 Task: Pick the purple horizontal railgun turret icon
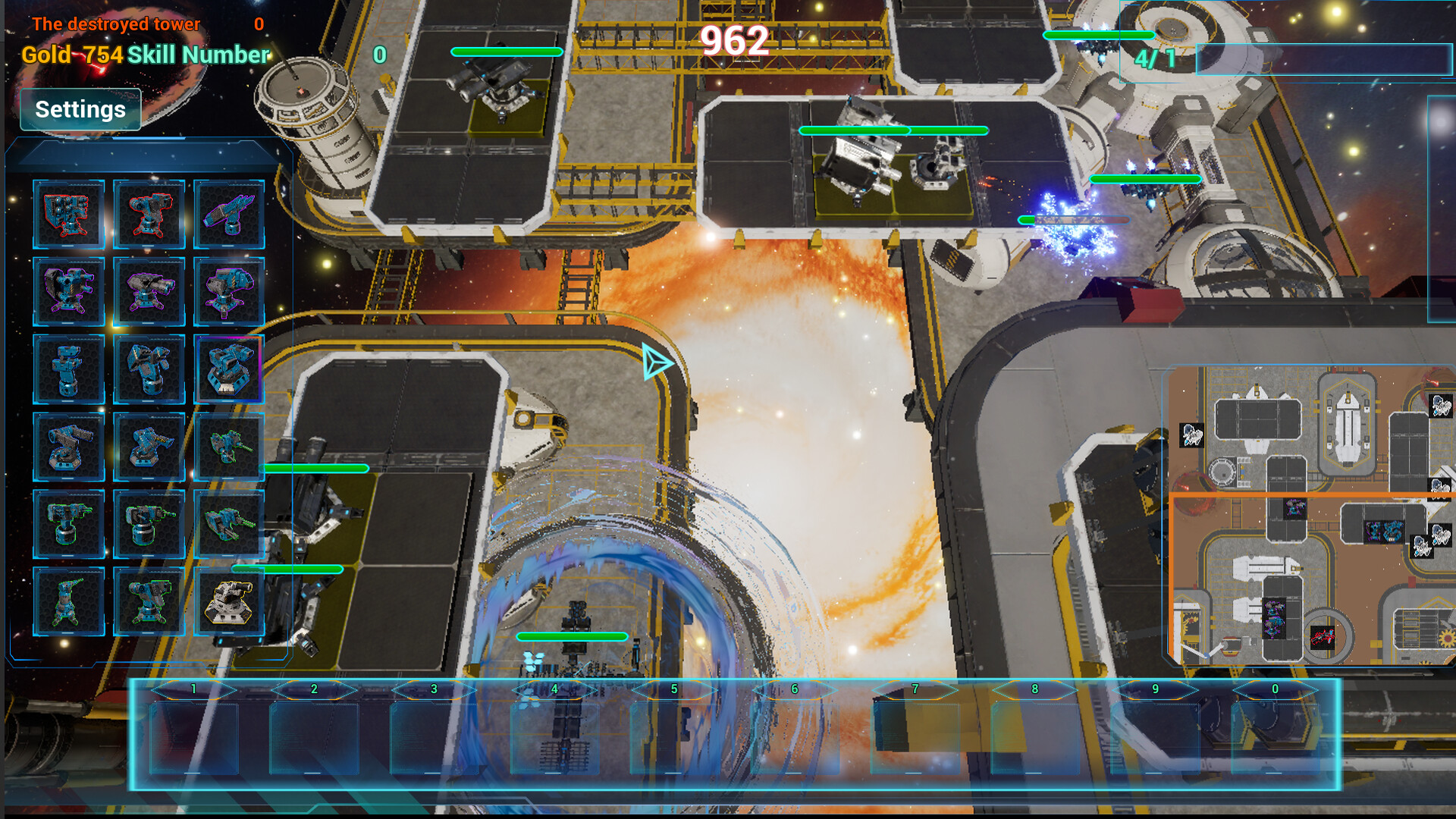coord(230,215)
